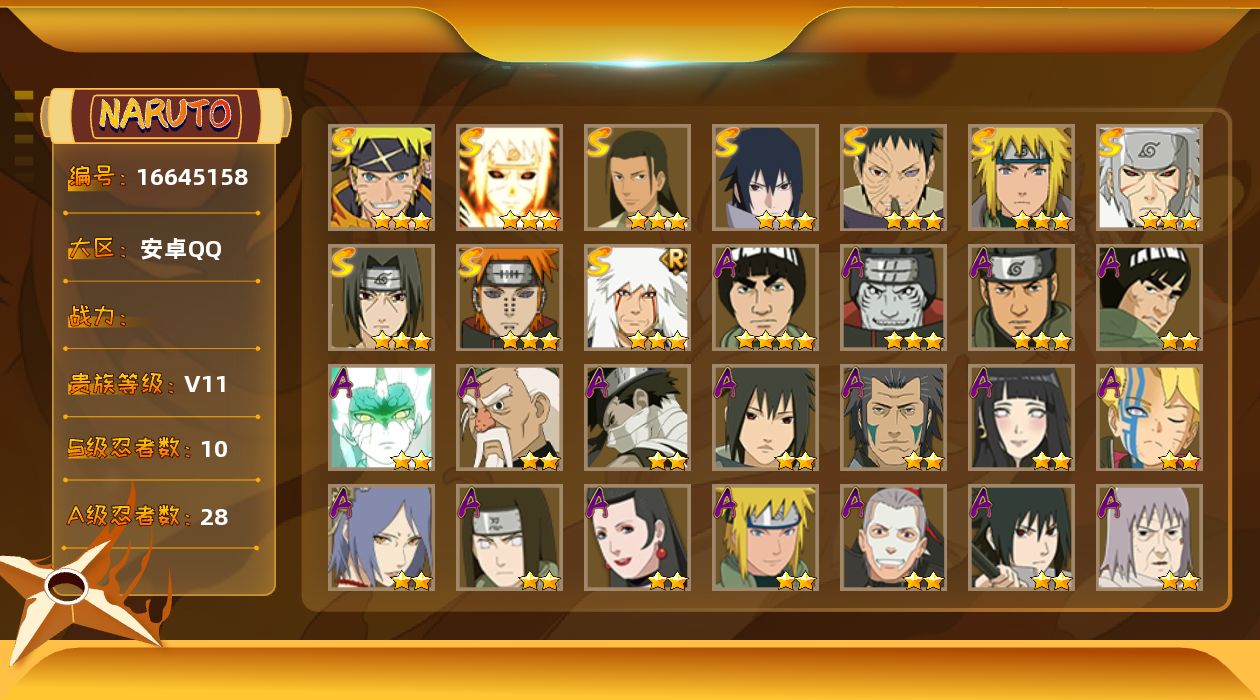Select the S-rank Sasuke portrait

pos(765,178)
